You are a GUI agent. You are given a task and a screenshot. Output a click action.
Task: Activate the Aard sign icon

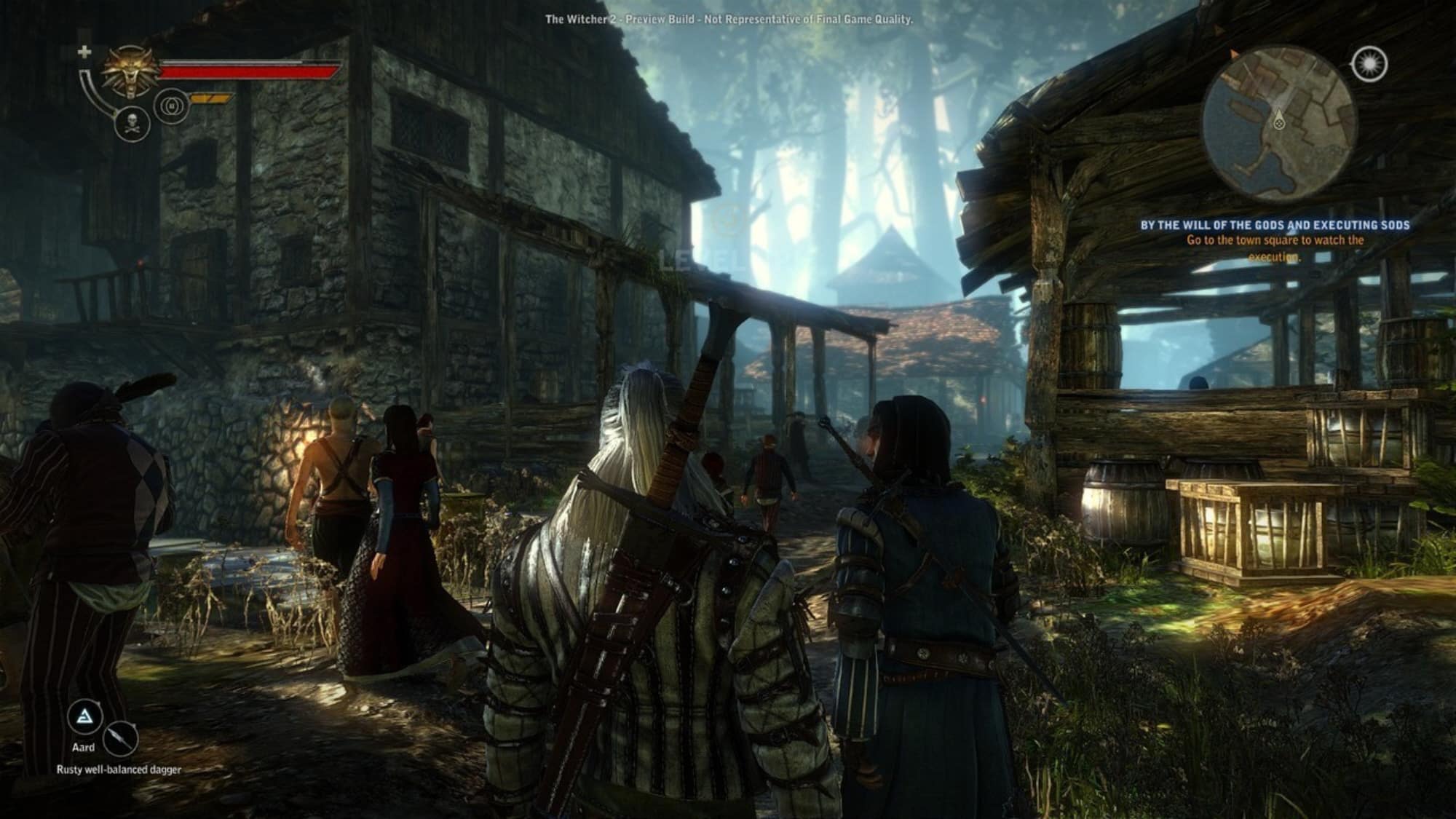pos(85,717)
